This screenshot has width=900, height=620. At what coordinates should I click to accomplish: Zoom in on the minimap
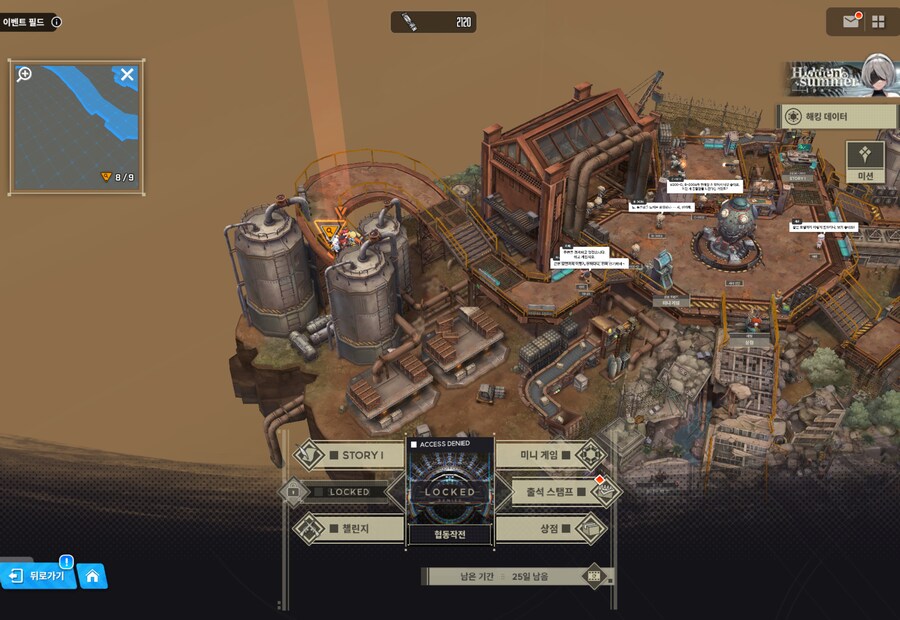[x=25, y=75]
